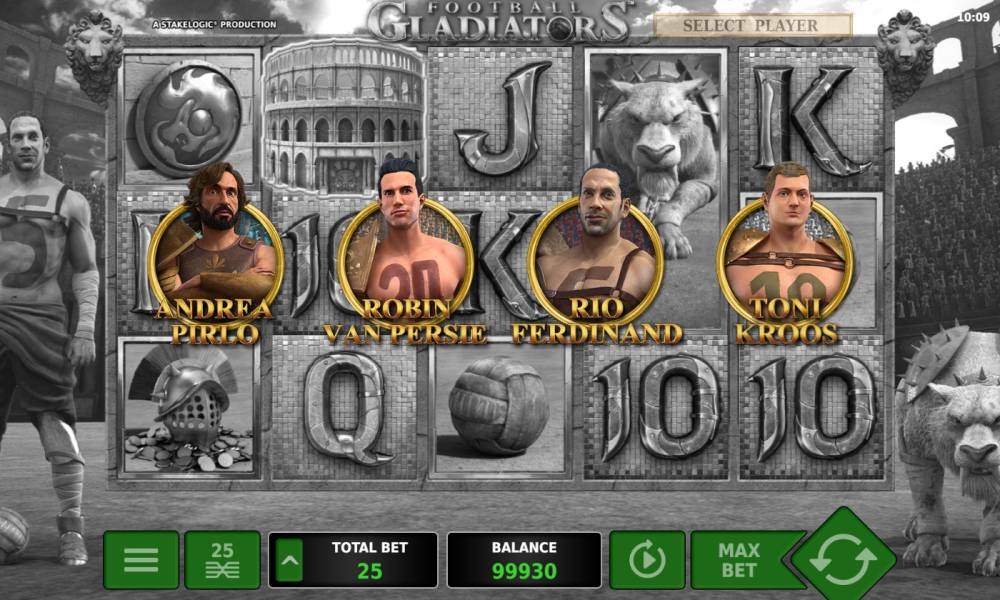Spin the reels with the diamond button
The image size is (1000, 600).
point(844,560)
